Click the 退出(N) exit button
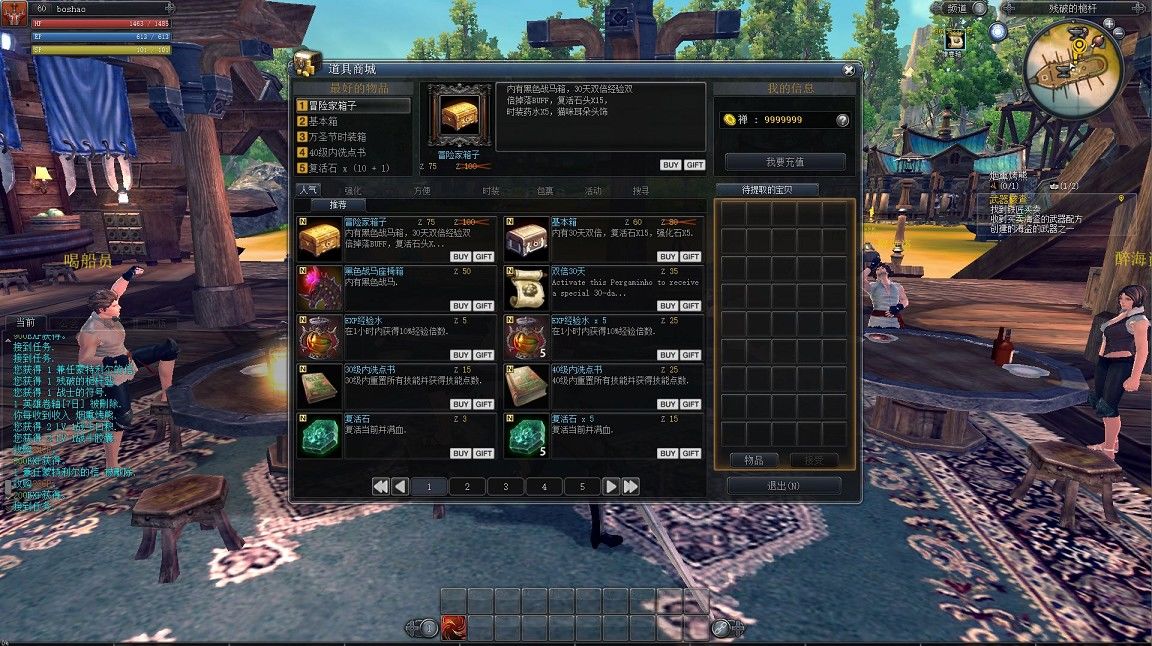Viewport: 1152px width, 646px height. coord(784,486)
